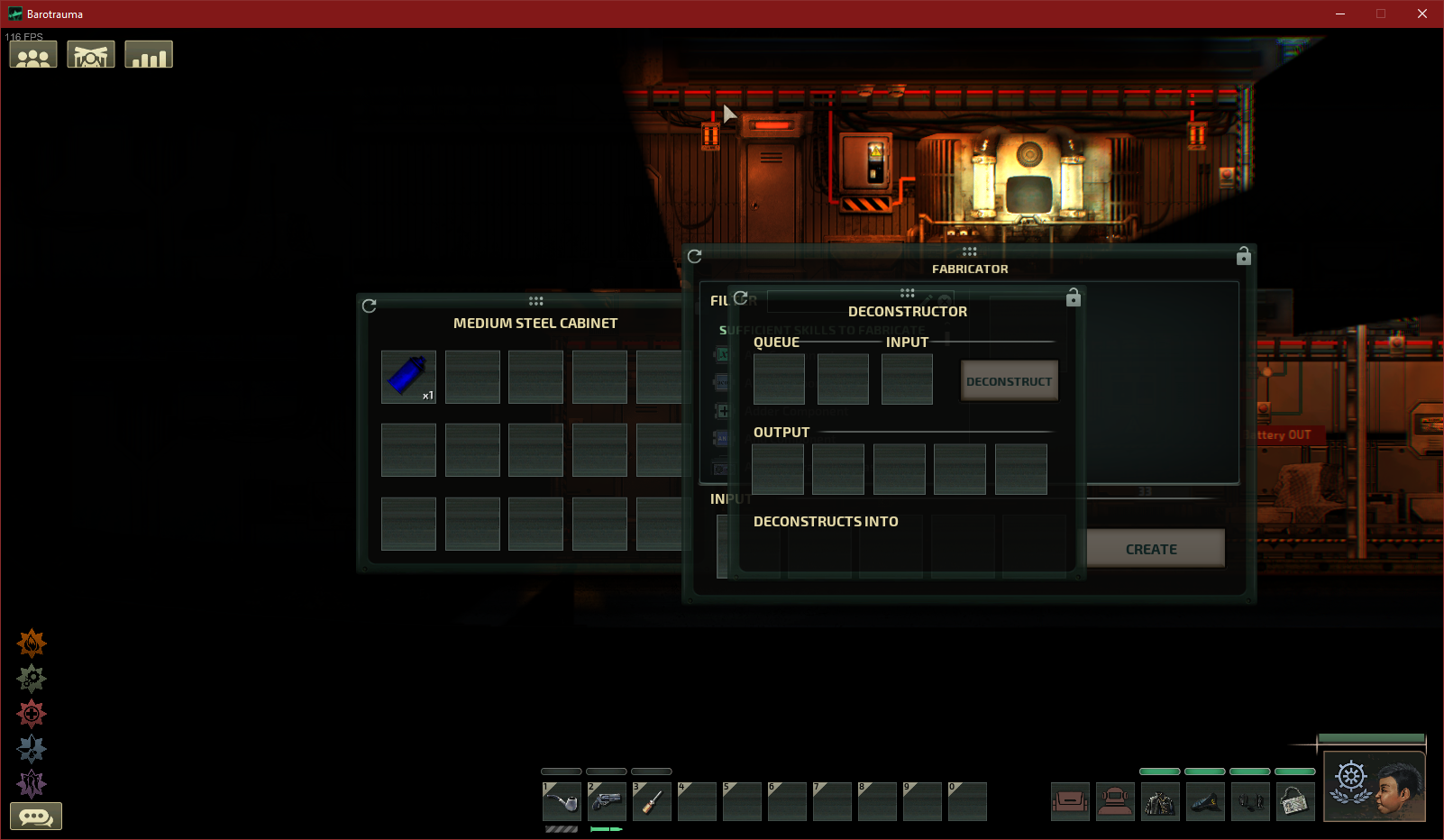Select the blue tank in the steel cabinet
Viewport: 1444px width, 840px height.
408,377
